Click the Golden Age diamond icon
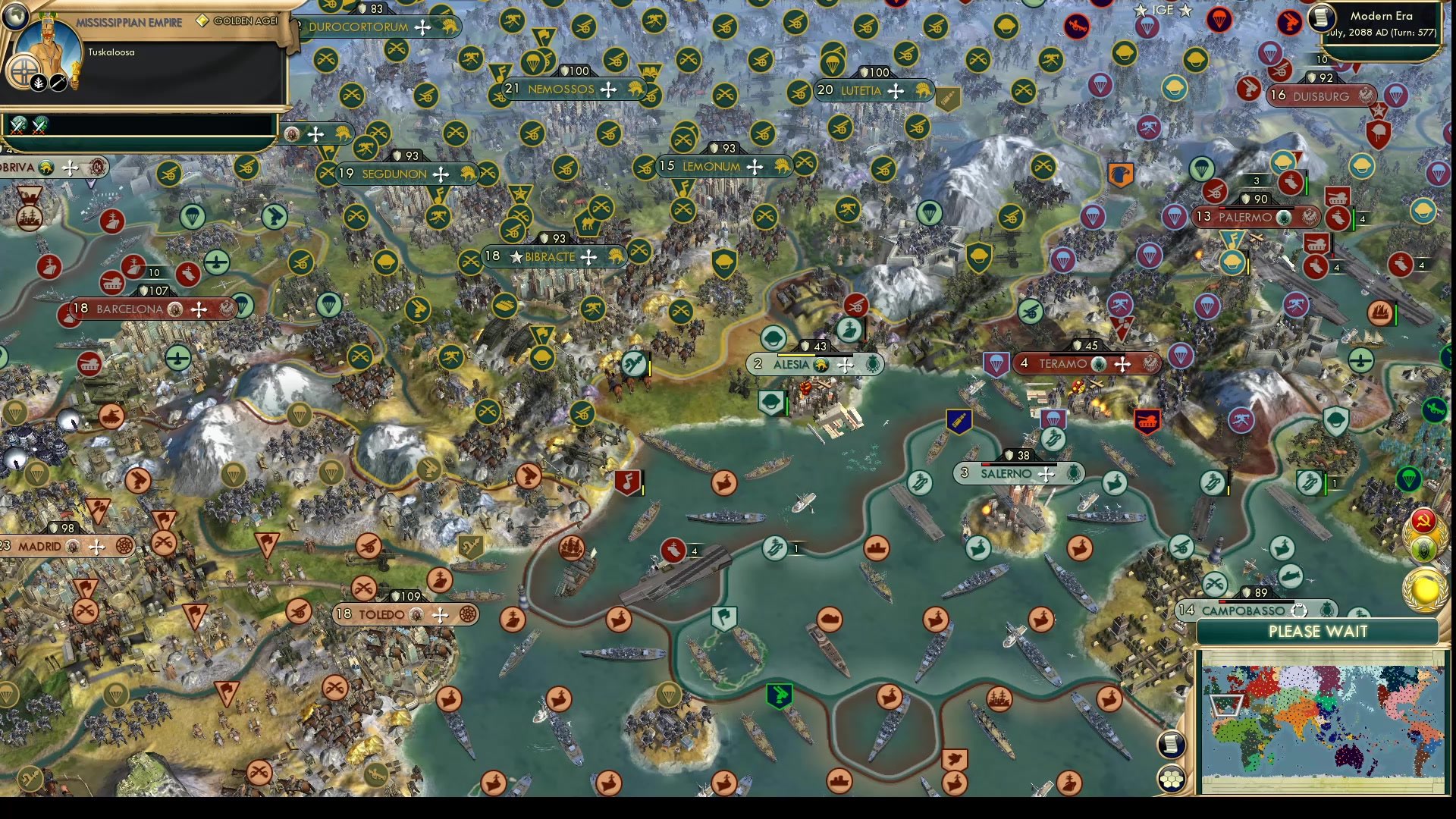Image resolution: width=1456 pixels, height=819 pixels. [x=202, y=20]
